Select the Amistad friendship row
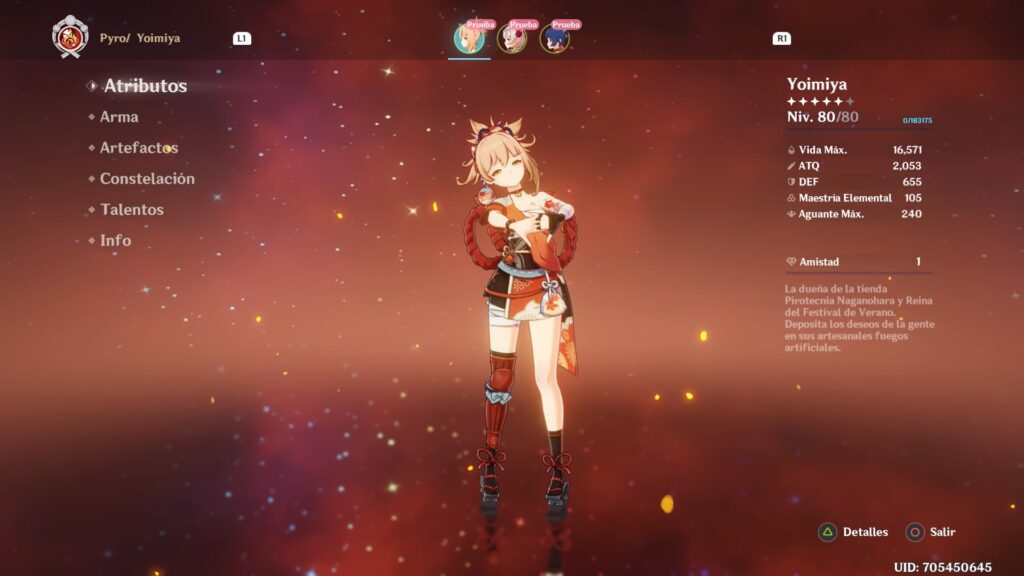The image size is (1024, 576). [859, 262]
